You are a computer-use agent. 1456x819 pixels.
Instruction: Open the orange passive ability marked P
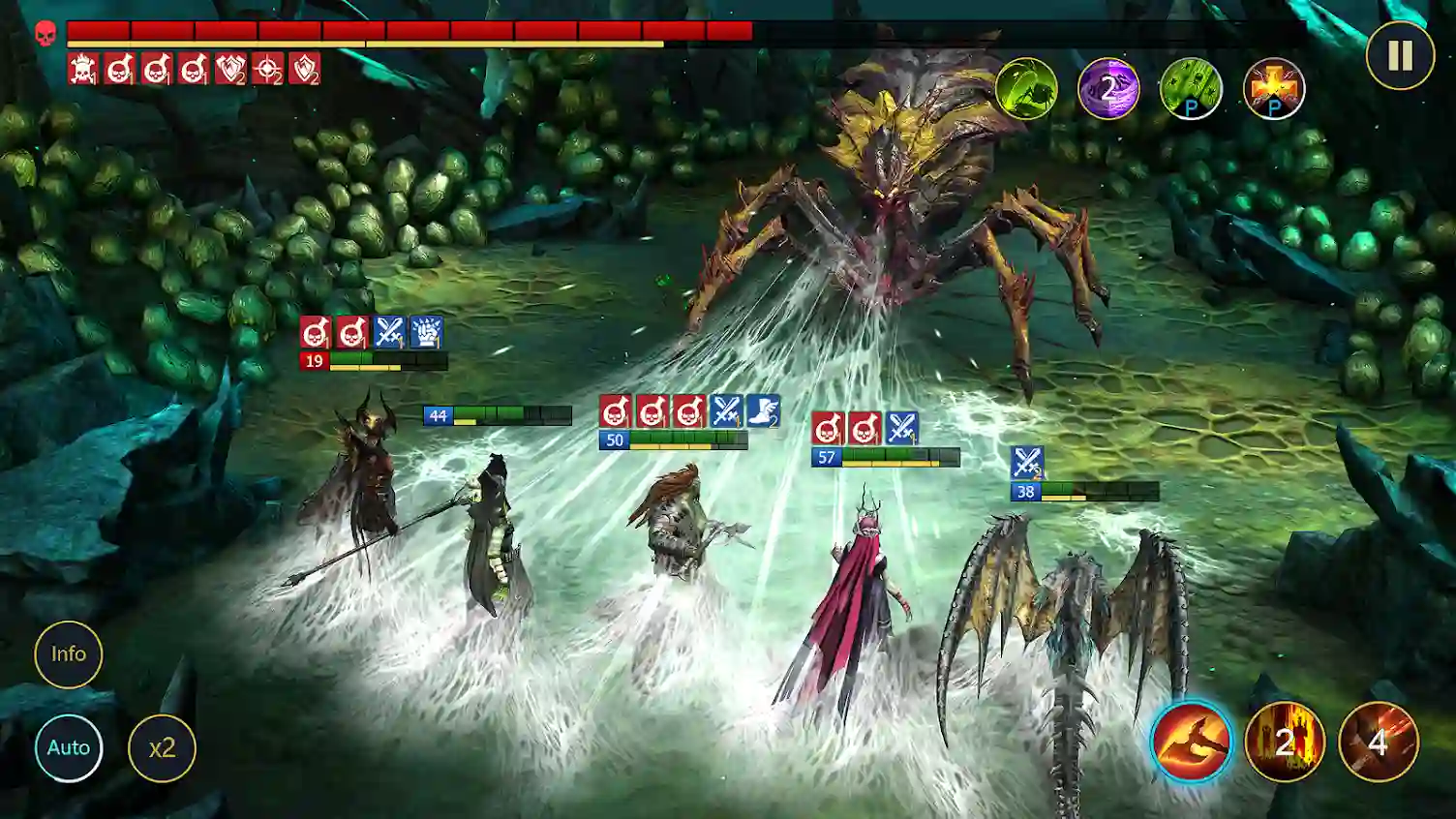pyautogui.click(x=1275, y=89)
